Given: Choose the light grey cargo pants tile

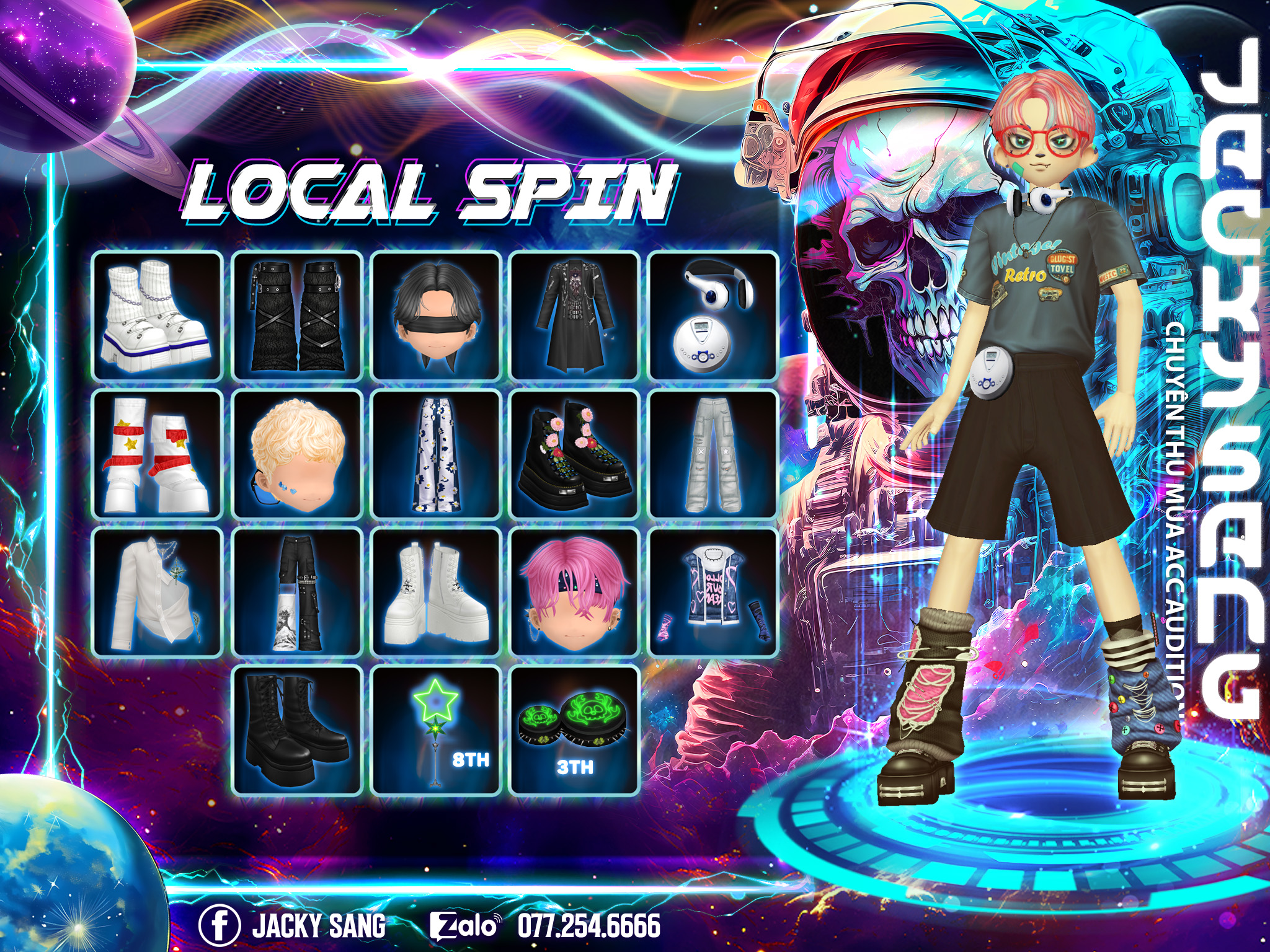Looking at the screenshot, I should click(x=713, y=454).
